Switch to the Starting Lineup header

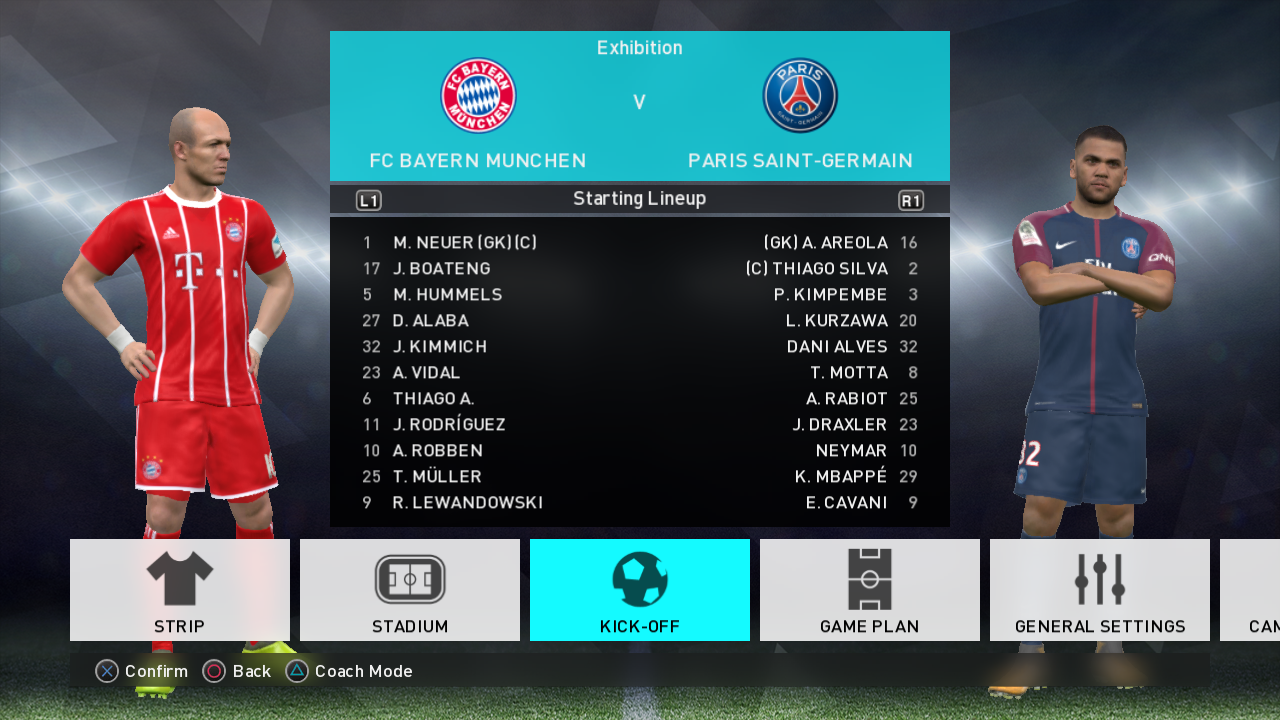click(640, 199)
